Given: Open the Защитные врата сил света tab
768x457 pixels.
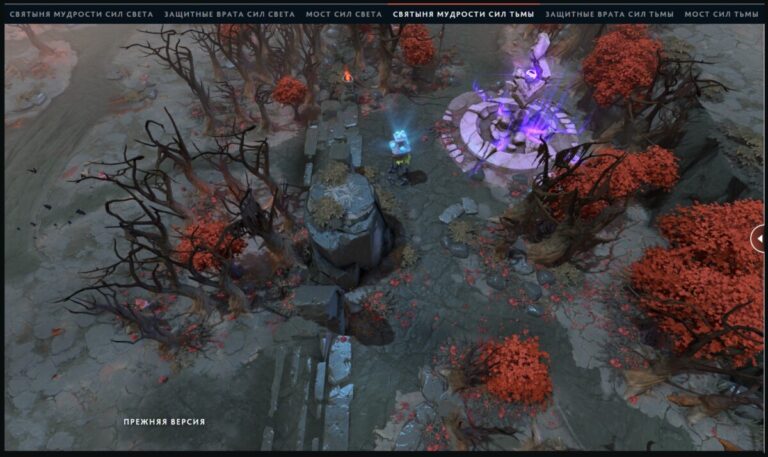Looking at the screenshot, I should tap(229, 15).
